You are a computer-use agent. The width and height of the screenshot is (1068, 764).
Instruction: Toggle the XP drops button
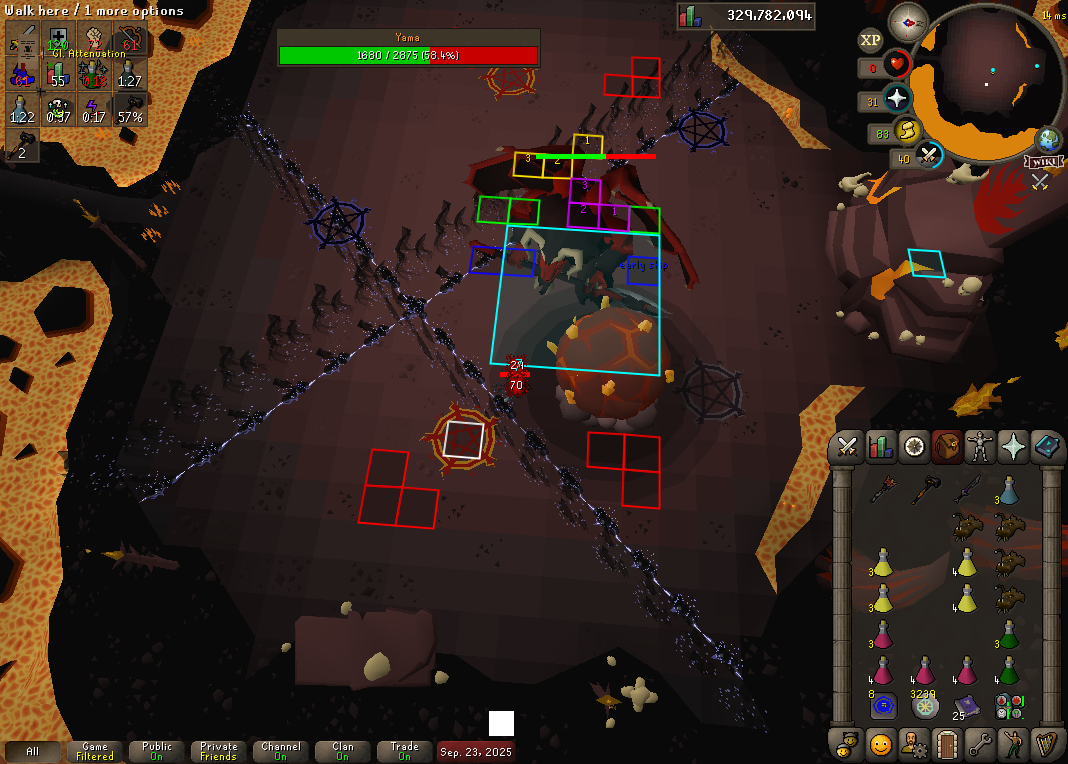point(870,40)
